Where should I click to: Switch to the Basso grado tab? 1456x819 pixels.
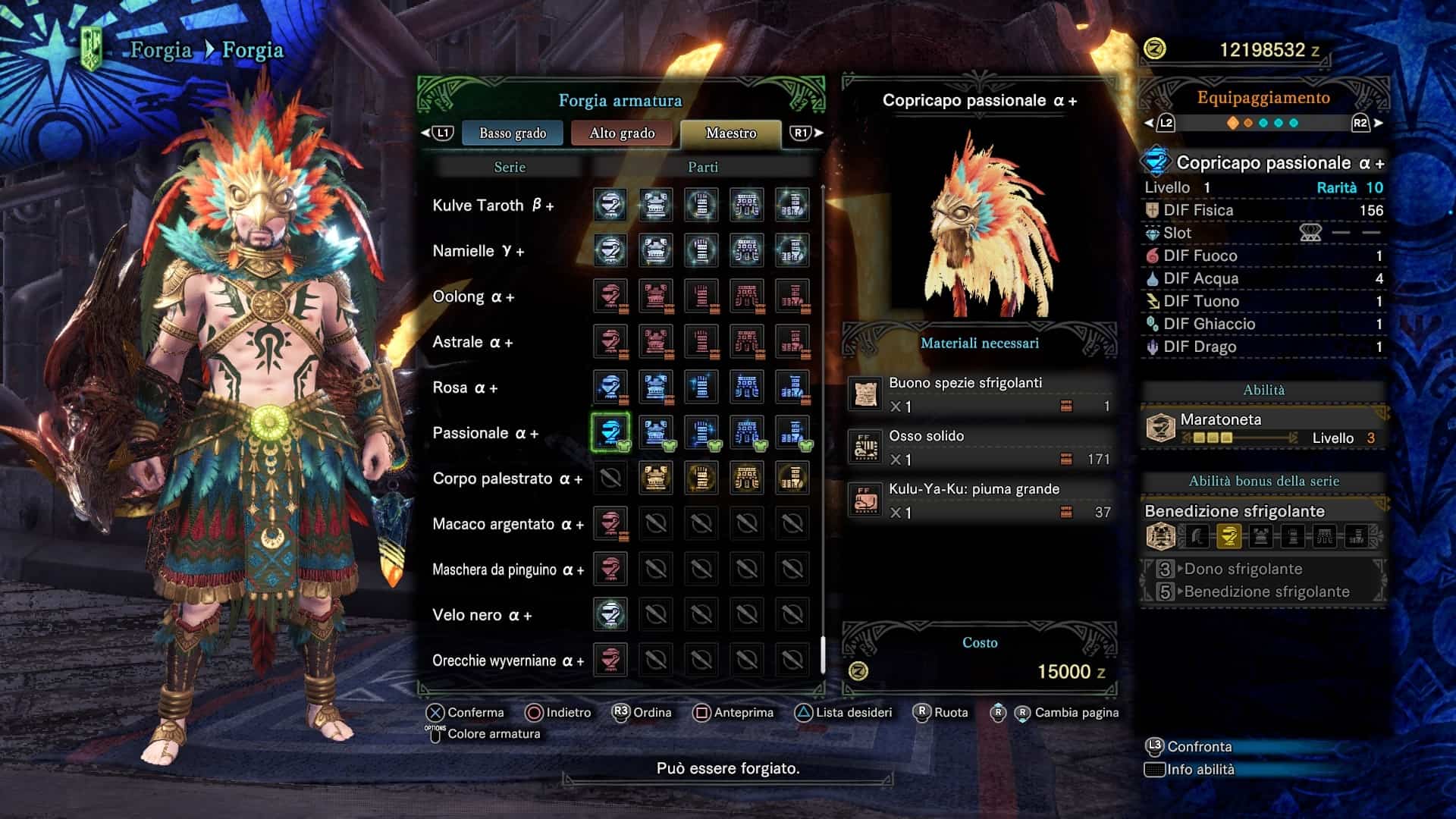point(513,133)
